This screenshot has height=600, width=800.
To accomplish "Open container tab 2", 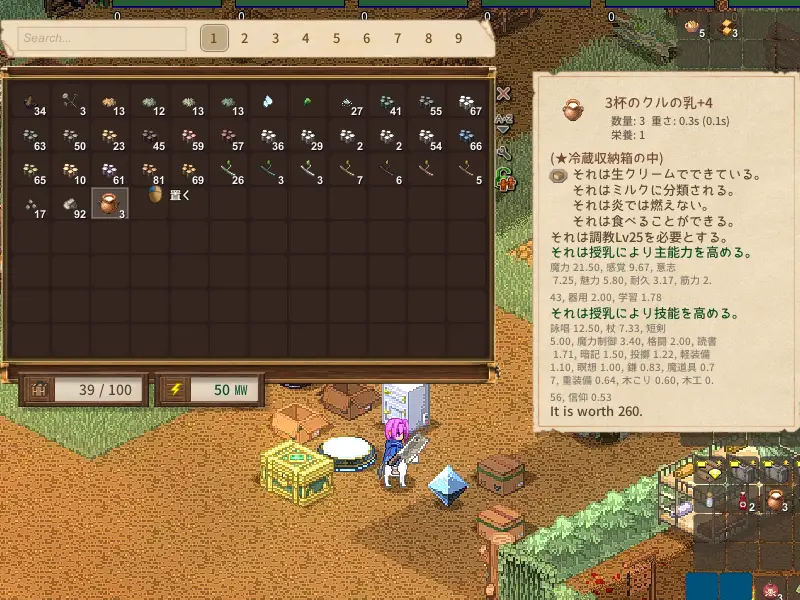I will click(244, 39).
